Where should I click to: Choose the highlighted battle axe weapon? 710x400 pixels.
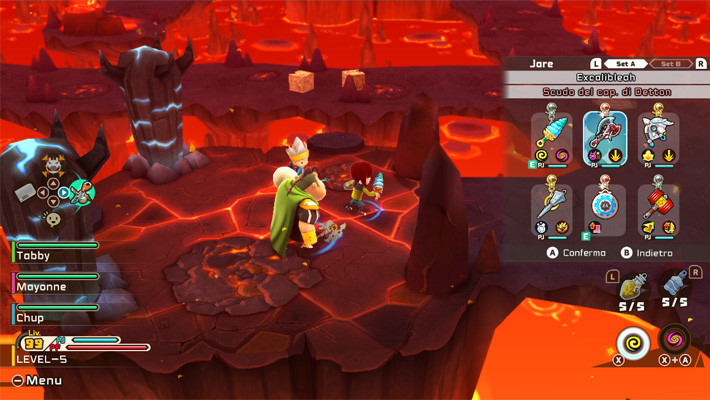(x=605, y=137)
